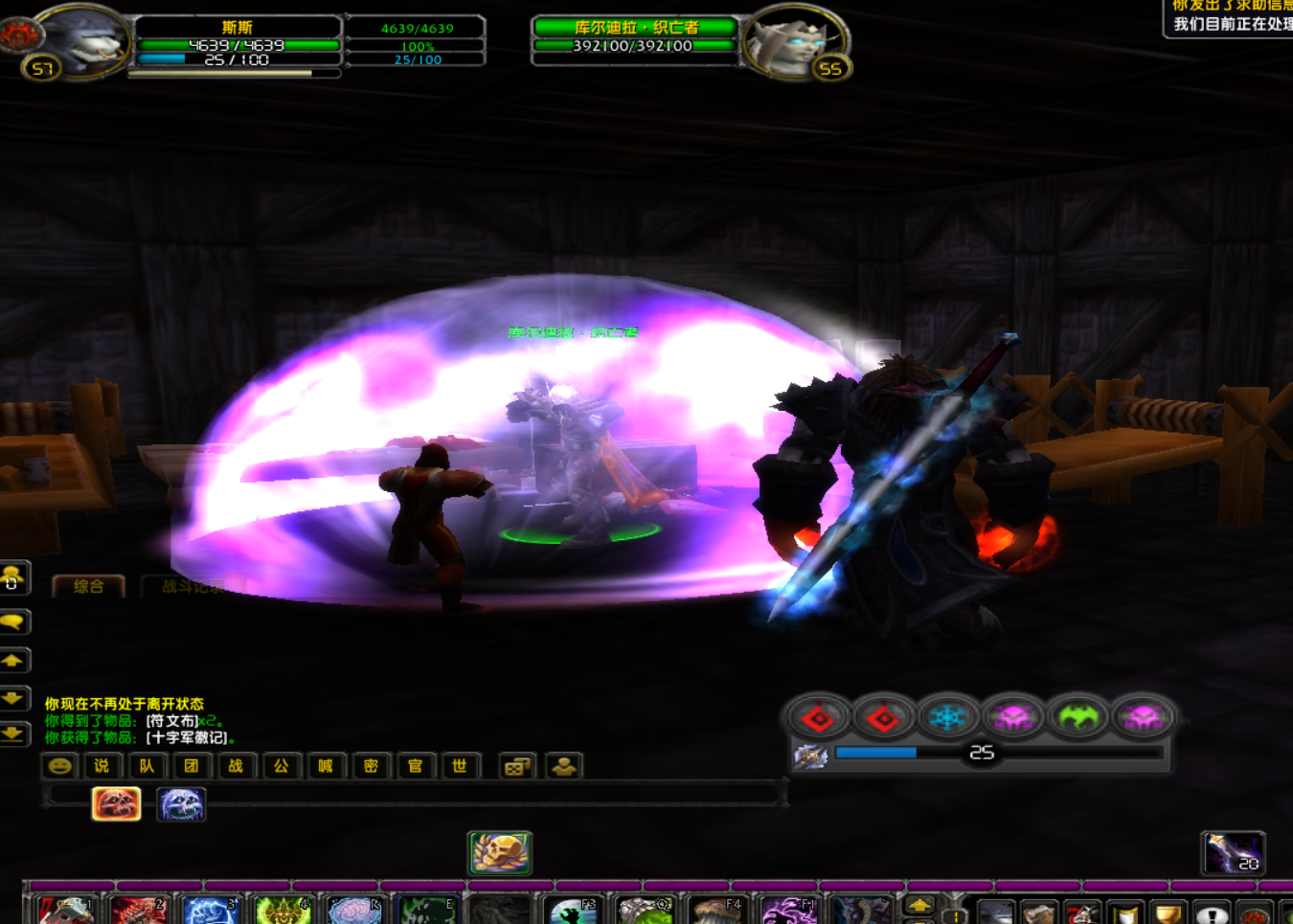The width and height of the screenshot is (1293, 924).
Task: Click the target portrait of 库尔迪拉·织亡者
Action: tap(791, 40)
